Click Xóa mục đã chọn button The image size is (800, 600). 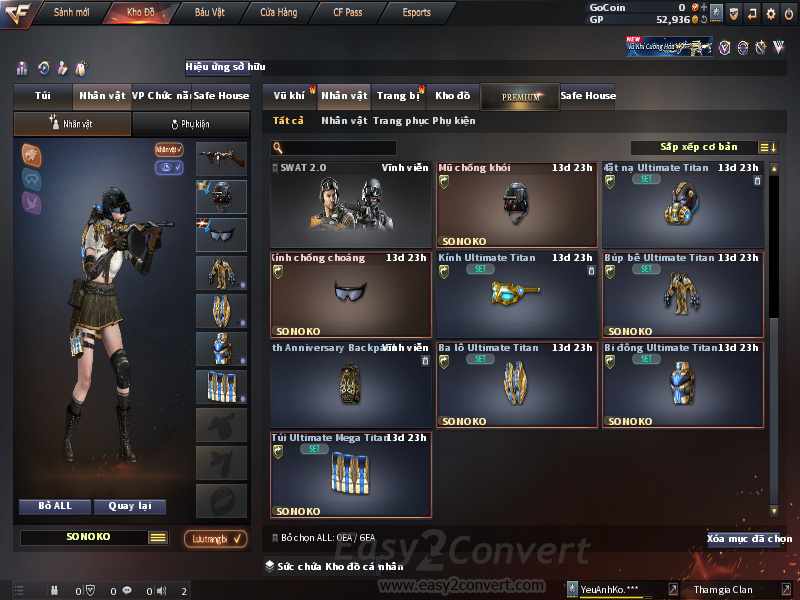click(748, 539)
